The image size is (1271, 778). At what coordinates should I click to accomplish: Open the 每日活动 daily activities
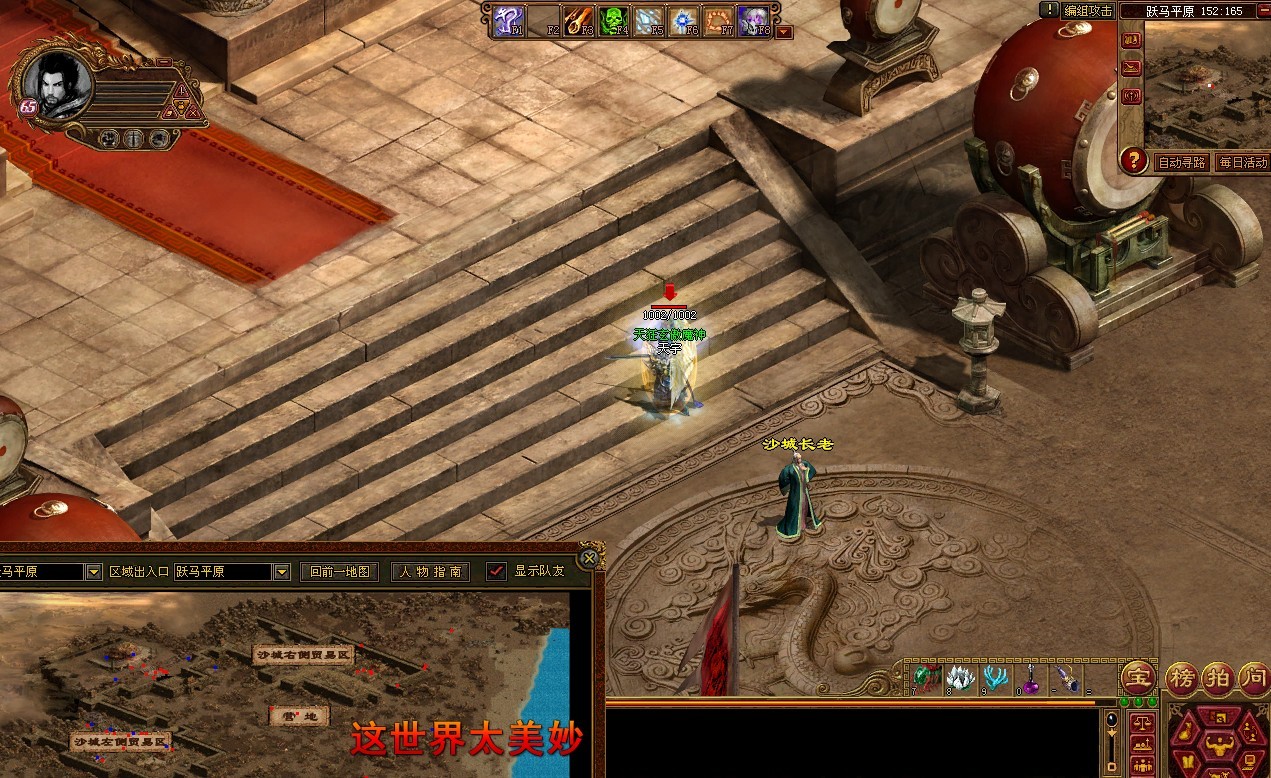1242,162
